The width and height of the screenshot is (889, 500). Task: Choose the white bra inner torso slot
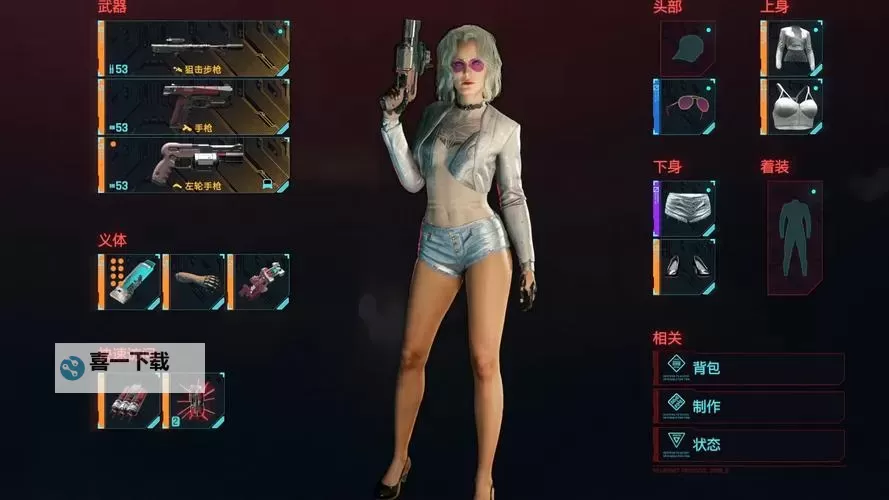[x=792, y=106]
